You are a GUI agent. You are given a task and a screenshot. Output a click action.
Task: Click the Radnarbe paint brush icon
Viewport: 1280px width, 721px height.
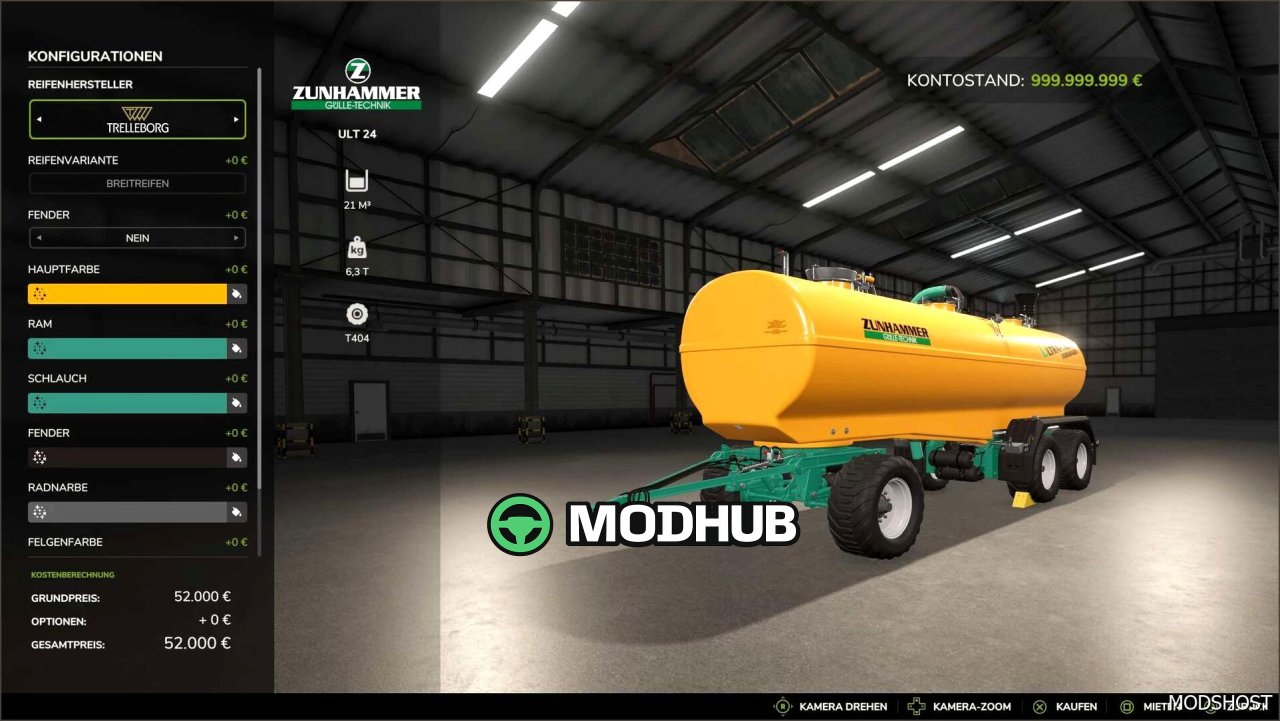point(237,511)
